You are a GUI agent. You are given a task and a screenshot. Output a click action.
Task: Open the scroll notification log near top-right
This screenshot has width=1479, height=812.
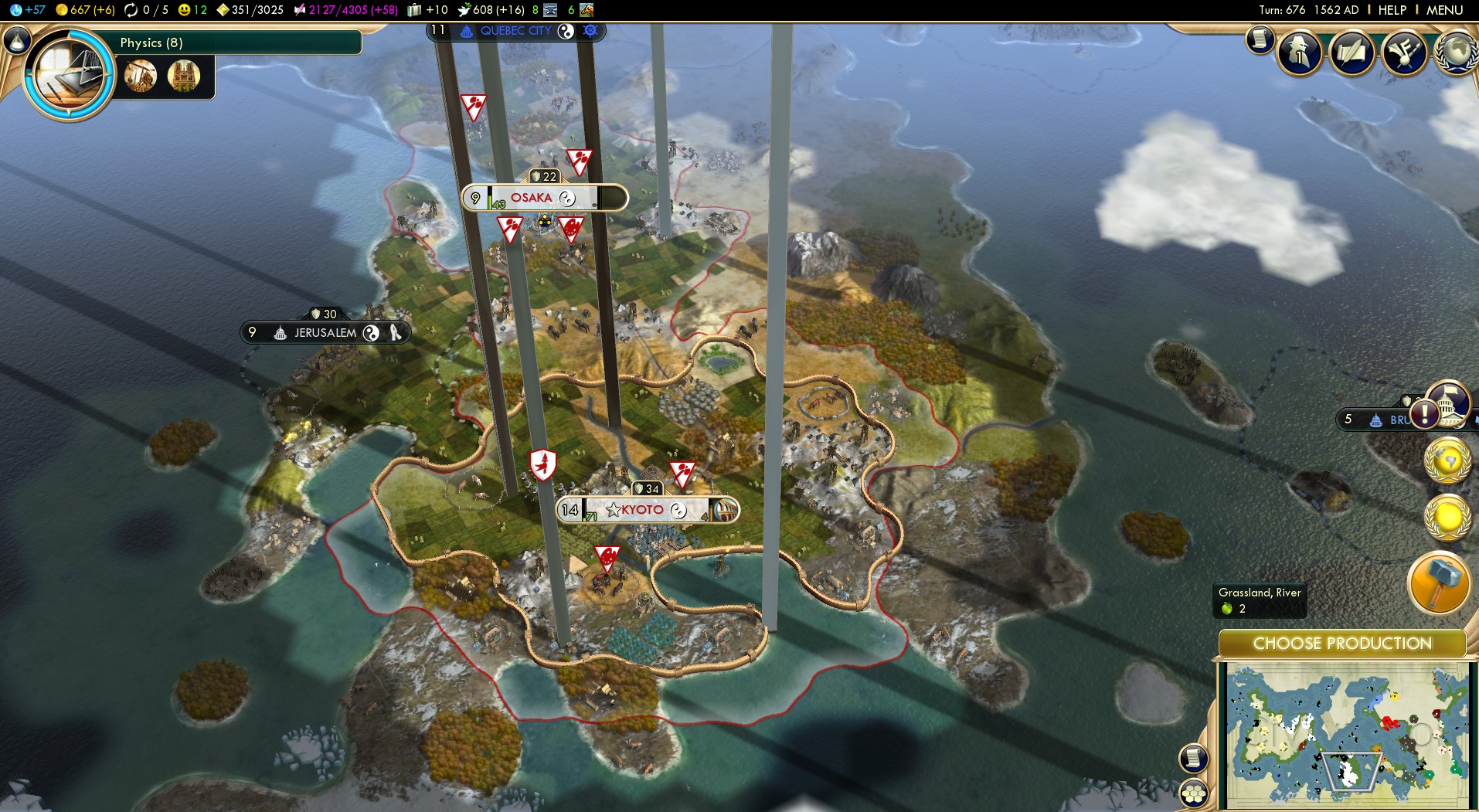(1260, 40)
